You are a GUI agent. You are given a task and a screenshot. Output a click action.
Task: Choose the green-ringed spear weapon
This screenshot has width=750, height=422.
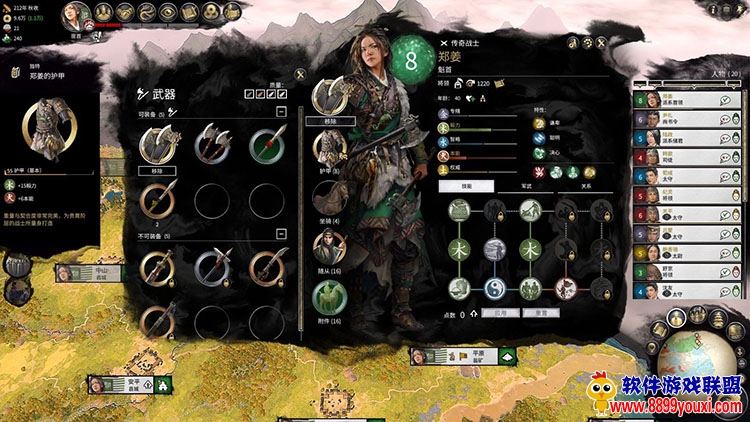[263, 145]
